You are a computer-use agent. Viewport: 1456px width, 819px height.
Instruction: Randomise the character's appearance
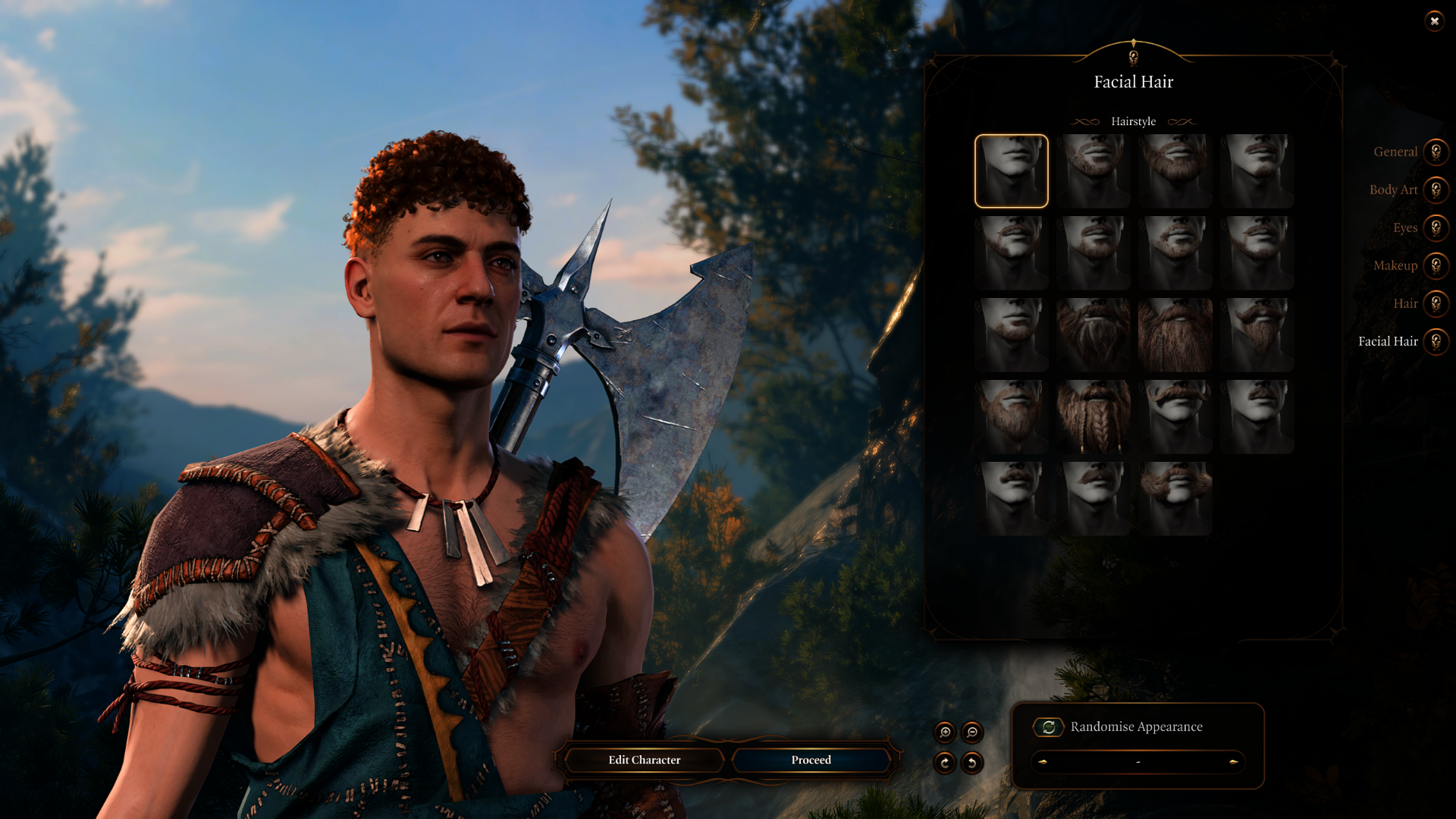point(1049,727)
